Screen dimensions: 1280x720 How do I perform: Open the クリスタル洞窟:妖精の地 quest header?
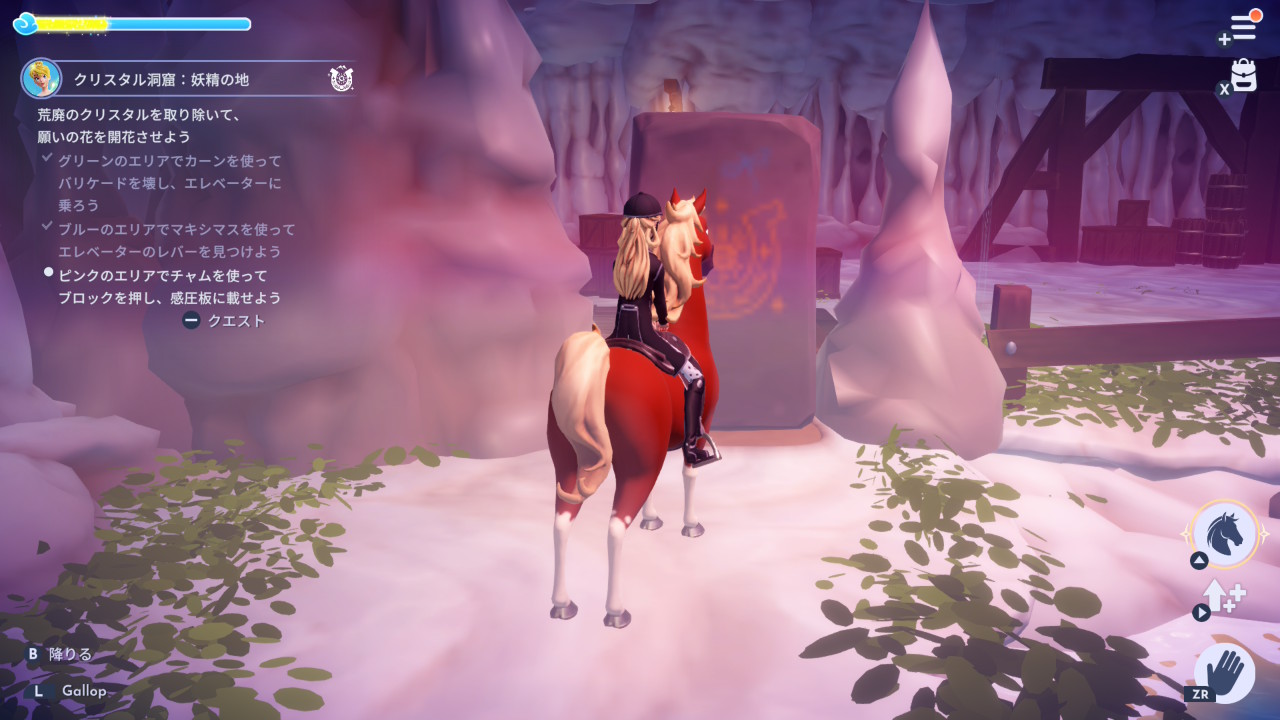click(161, 79)
